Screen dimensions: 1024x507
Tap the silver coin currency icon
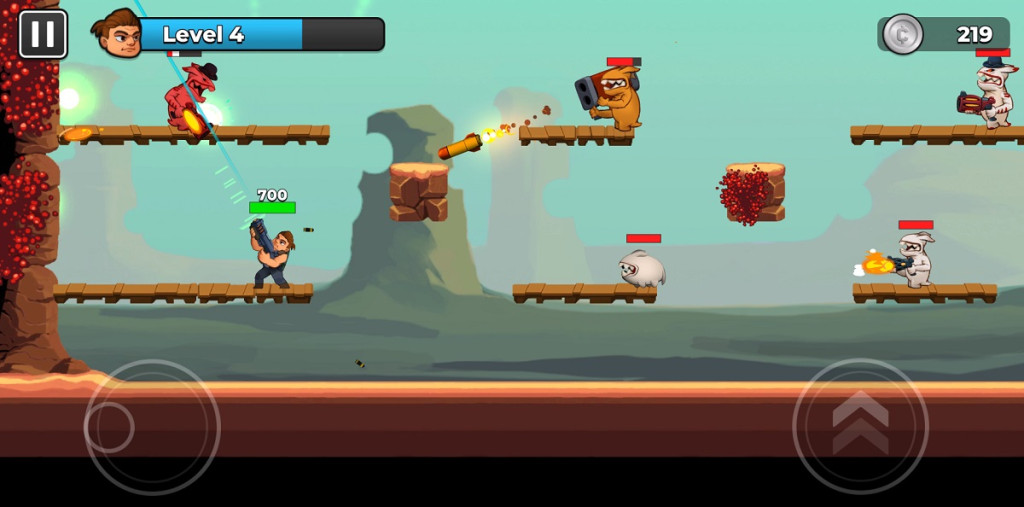[902, 34]
